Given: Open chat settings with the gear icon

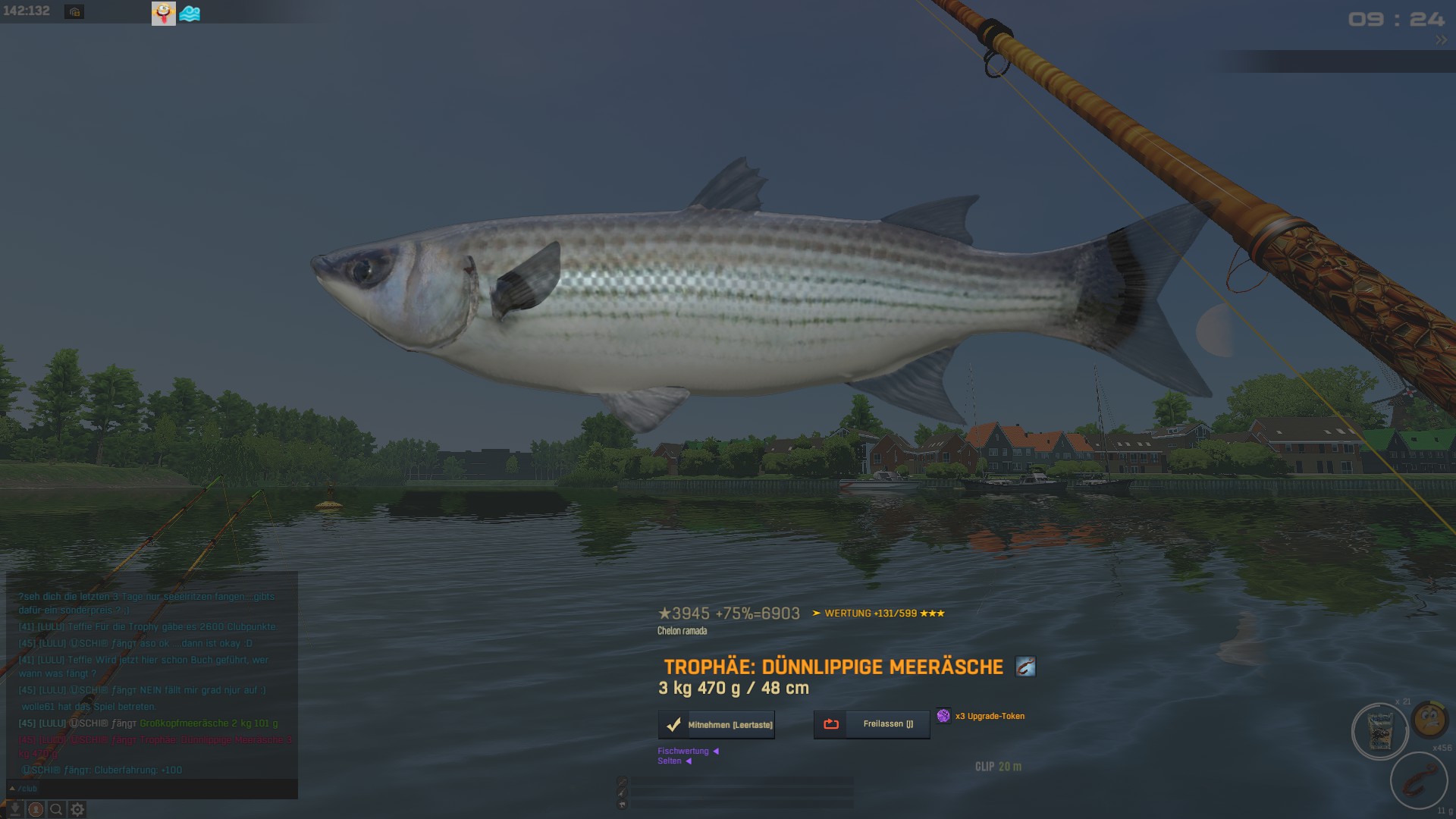Looking at the screenshot, I should tap(77, 809).
